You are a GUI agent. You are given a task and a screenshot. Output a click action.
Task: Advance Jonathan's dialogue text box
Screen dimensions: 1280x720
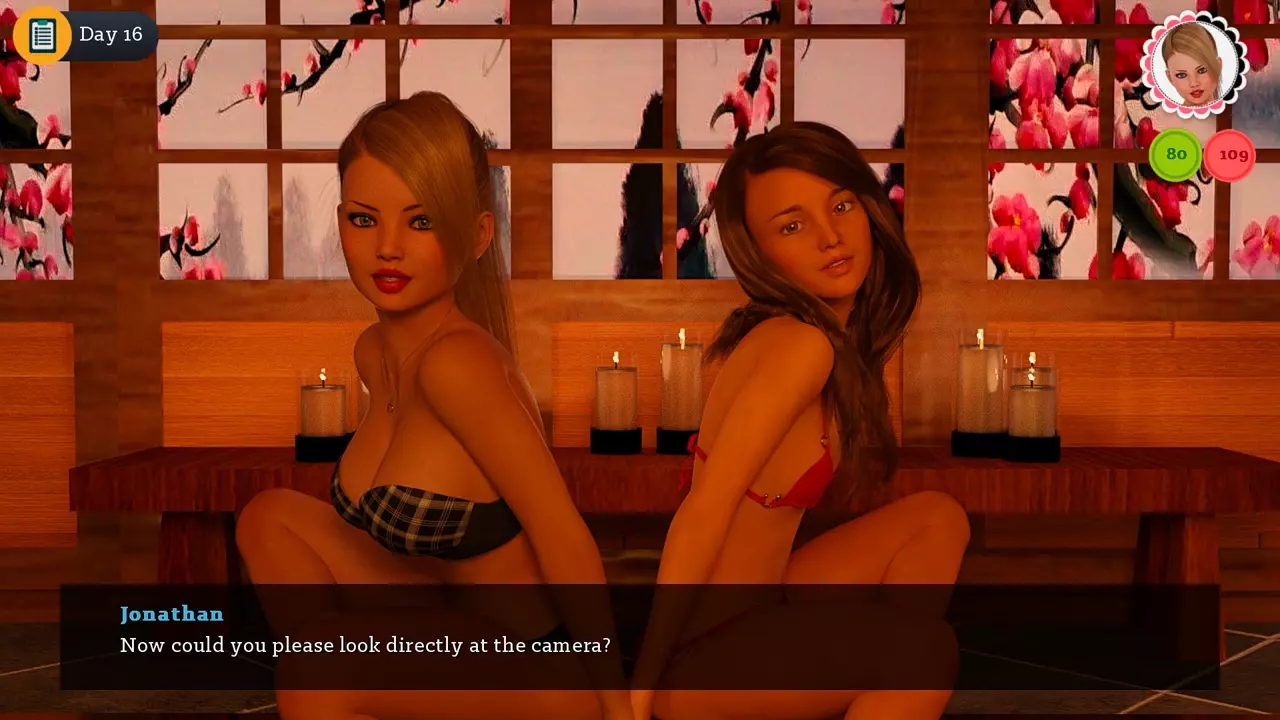pos(640,637)
